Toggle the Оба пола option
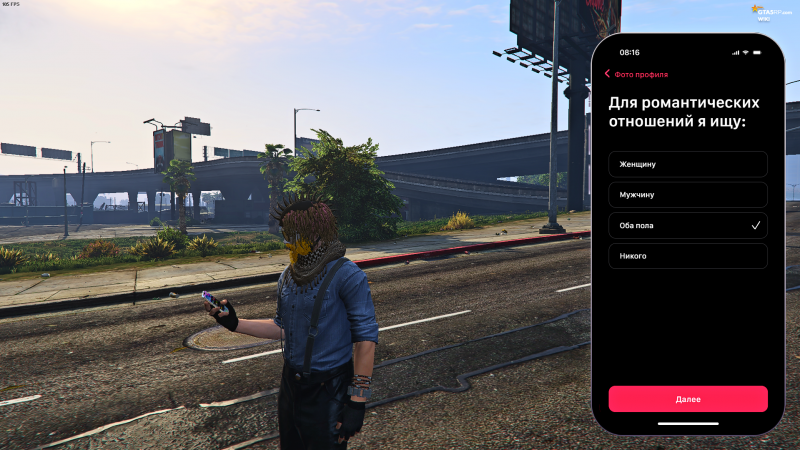This screenshot has width=800, height=450. coord(688,226)
